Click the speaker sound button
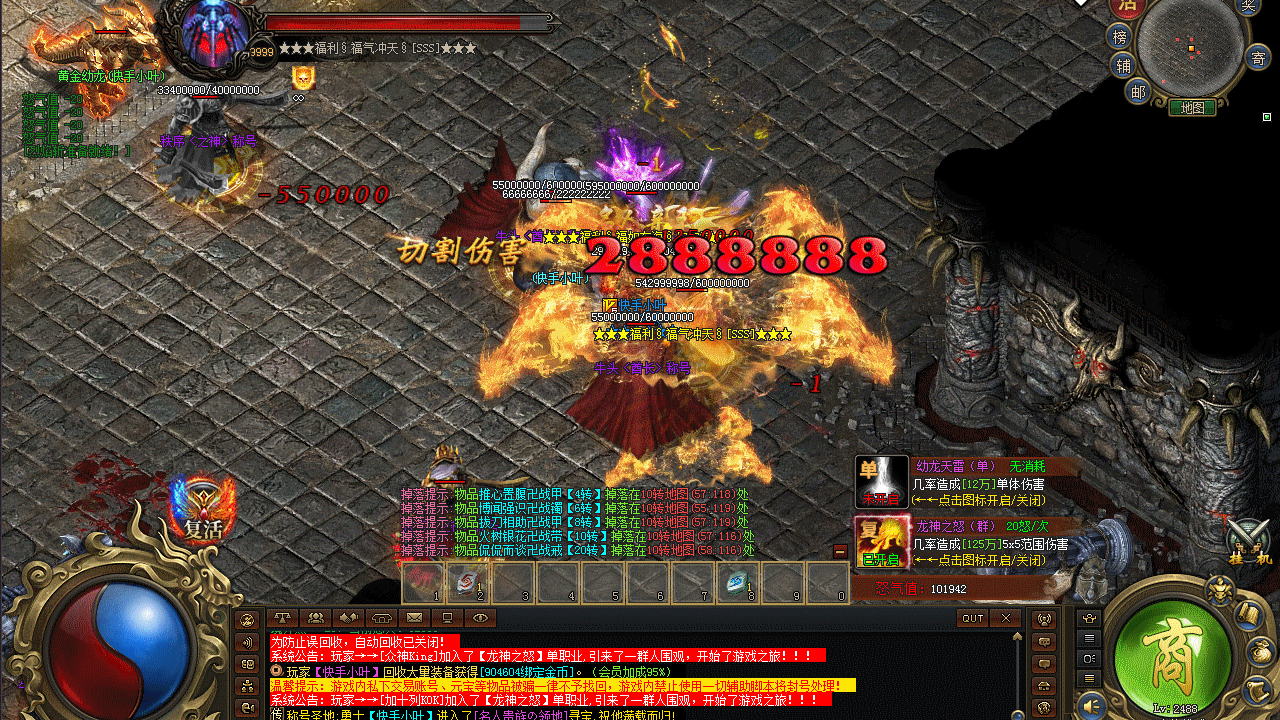 pyautogui.click(x=1091, y=703)
